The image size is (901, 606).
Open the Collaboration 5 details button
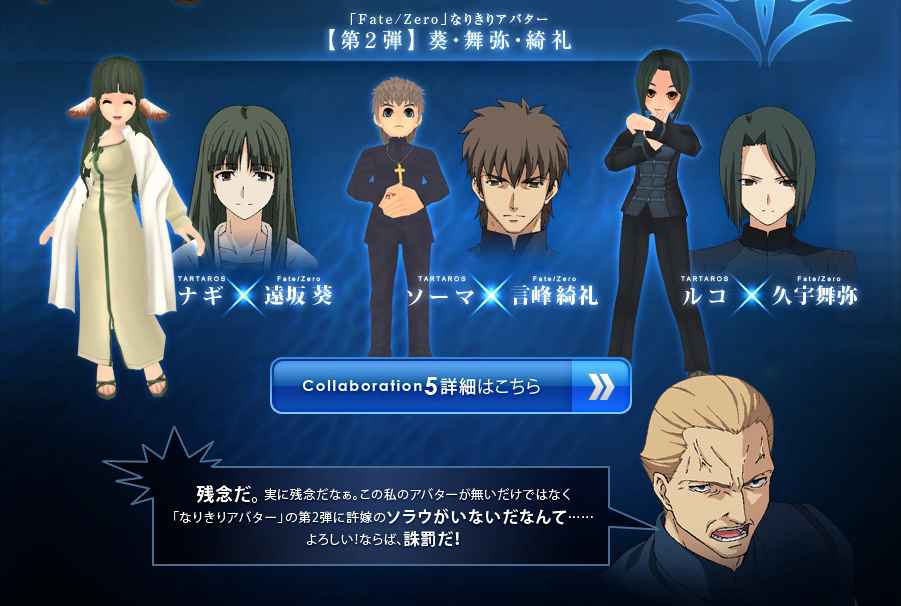tap(450, 386)
